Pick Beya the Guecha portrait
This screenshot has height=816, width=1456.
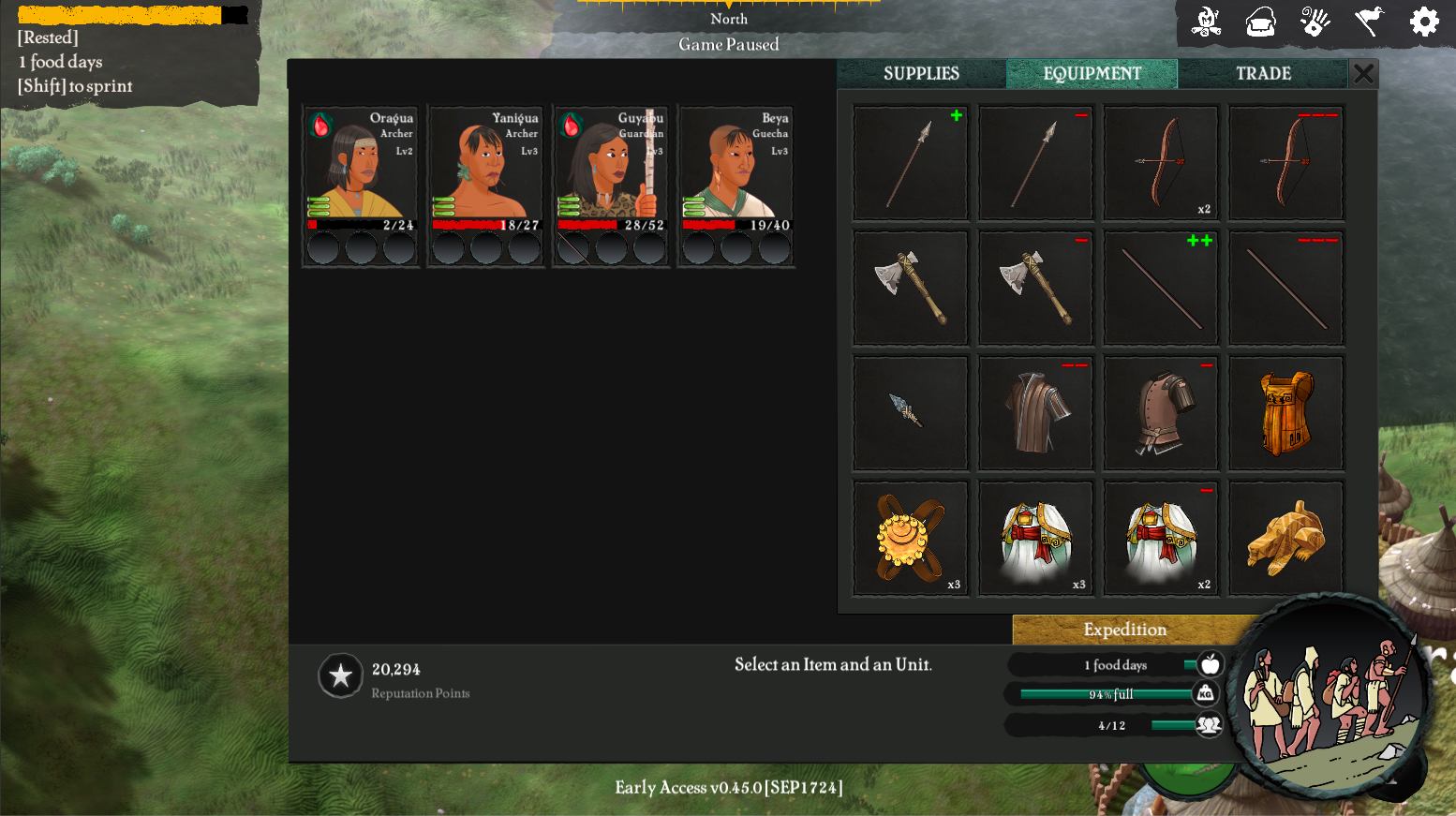pyautogui.click(x=736, y=169)
